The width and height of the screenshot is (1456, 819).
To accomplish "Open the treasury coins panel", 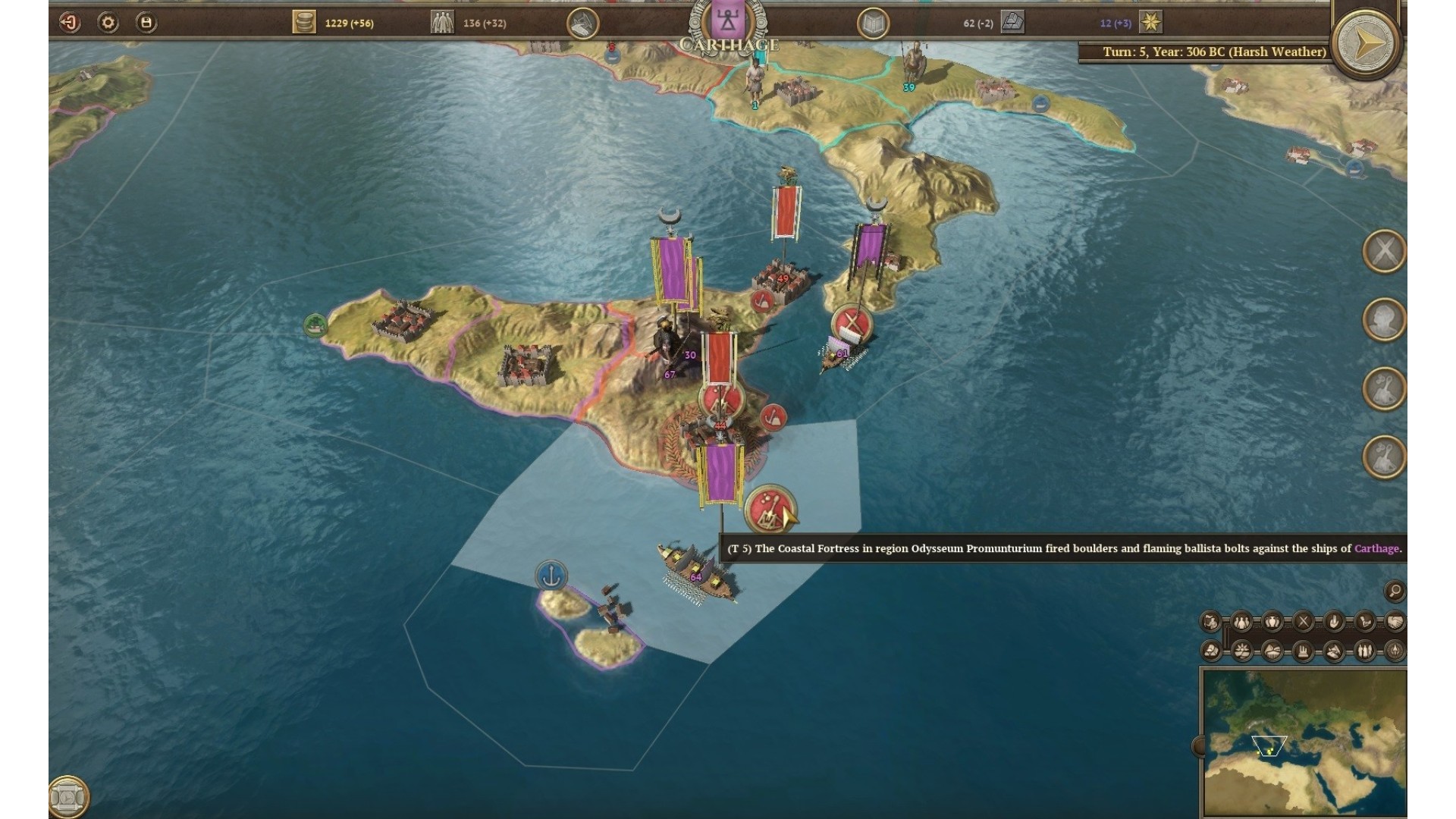I will [x=304, y=23].
